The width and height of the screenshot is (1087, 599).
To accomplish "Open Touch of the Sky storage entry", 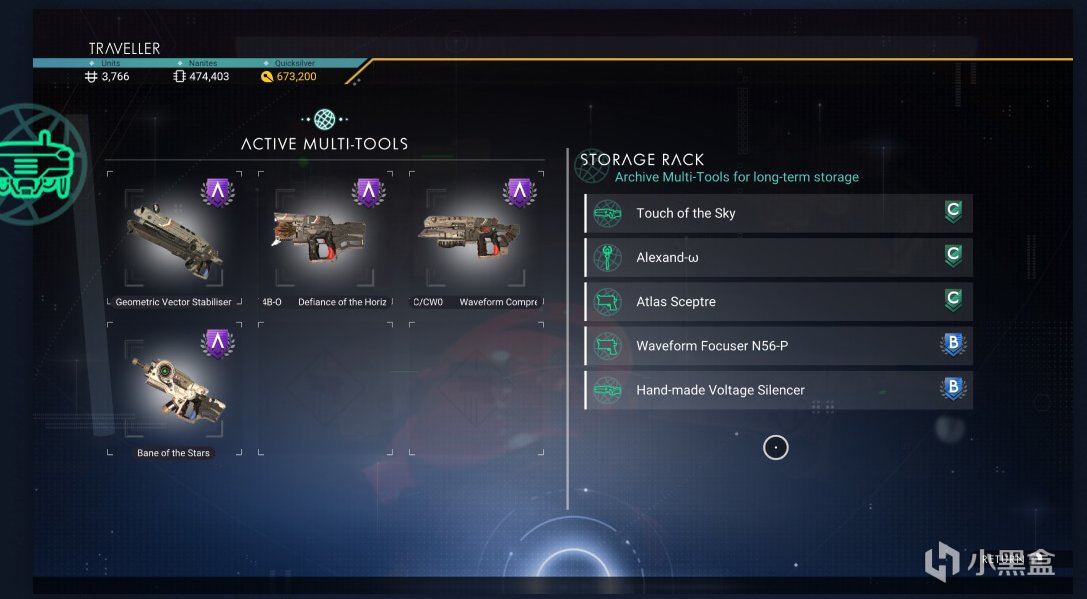I will 777,213.
